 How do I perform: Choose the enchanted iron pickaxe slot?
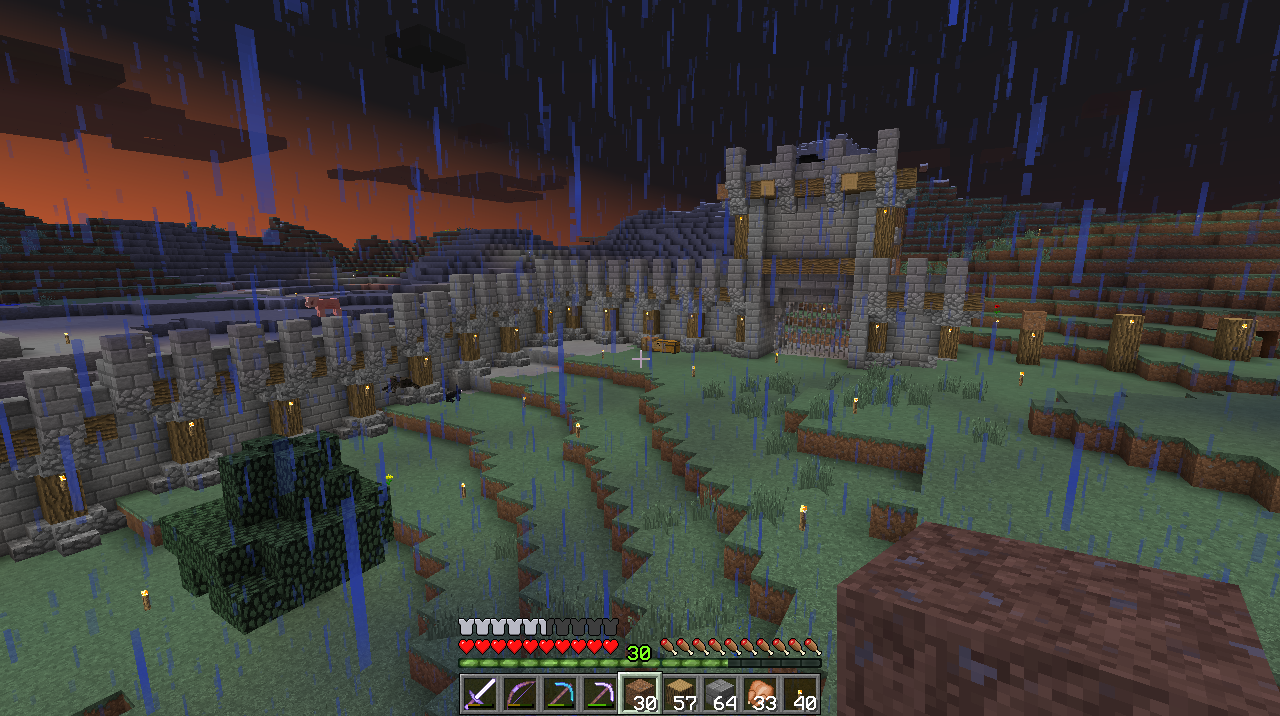click(600, 693)
